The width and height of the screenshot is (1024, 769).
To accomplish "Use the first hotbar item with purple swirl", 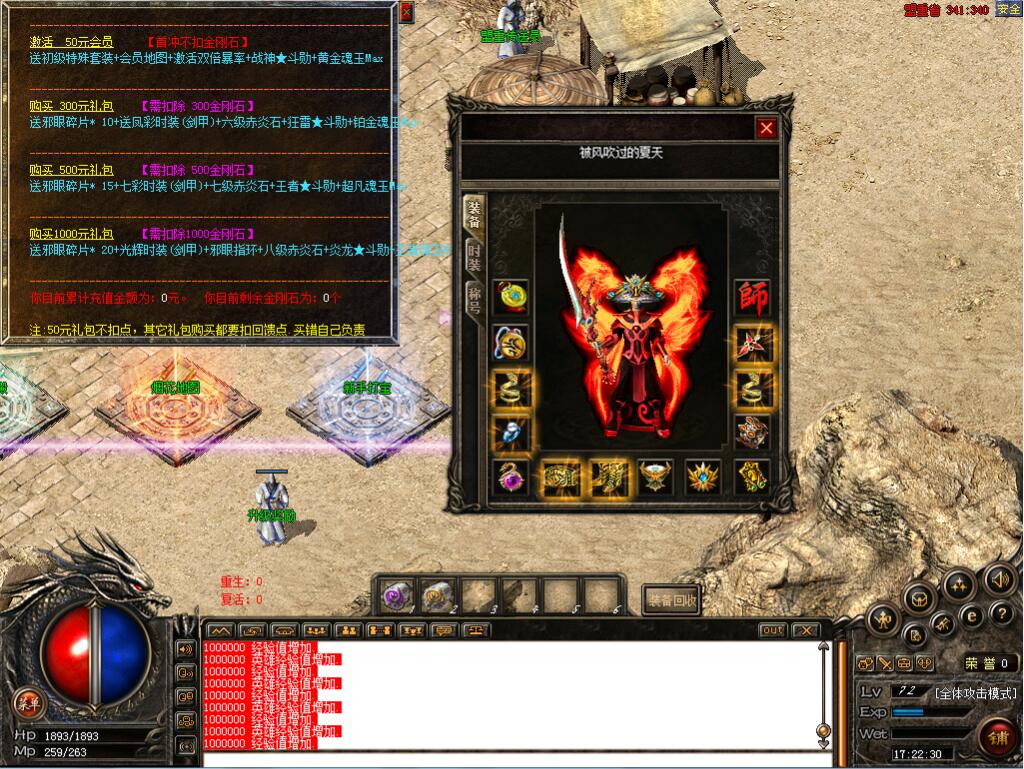I will (397, 596).
